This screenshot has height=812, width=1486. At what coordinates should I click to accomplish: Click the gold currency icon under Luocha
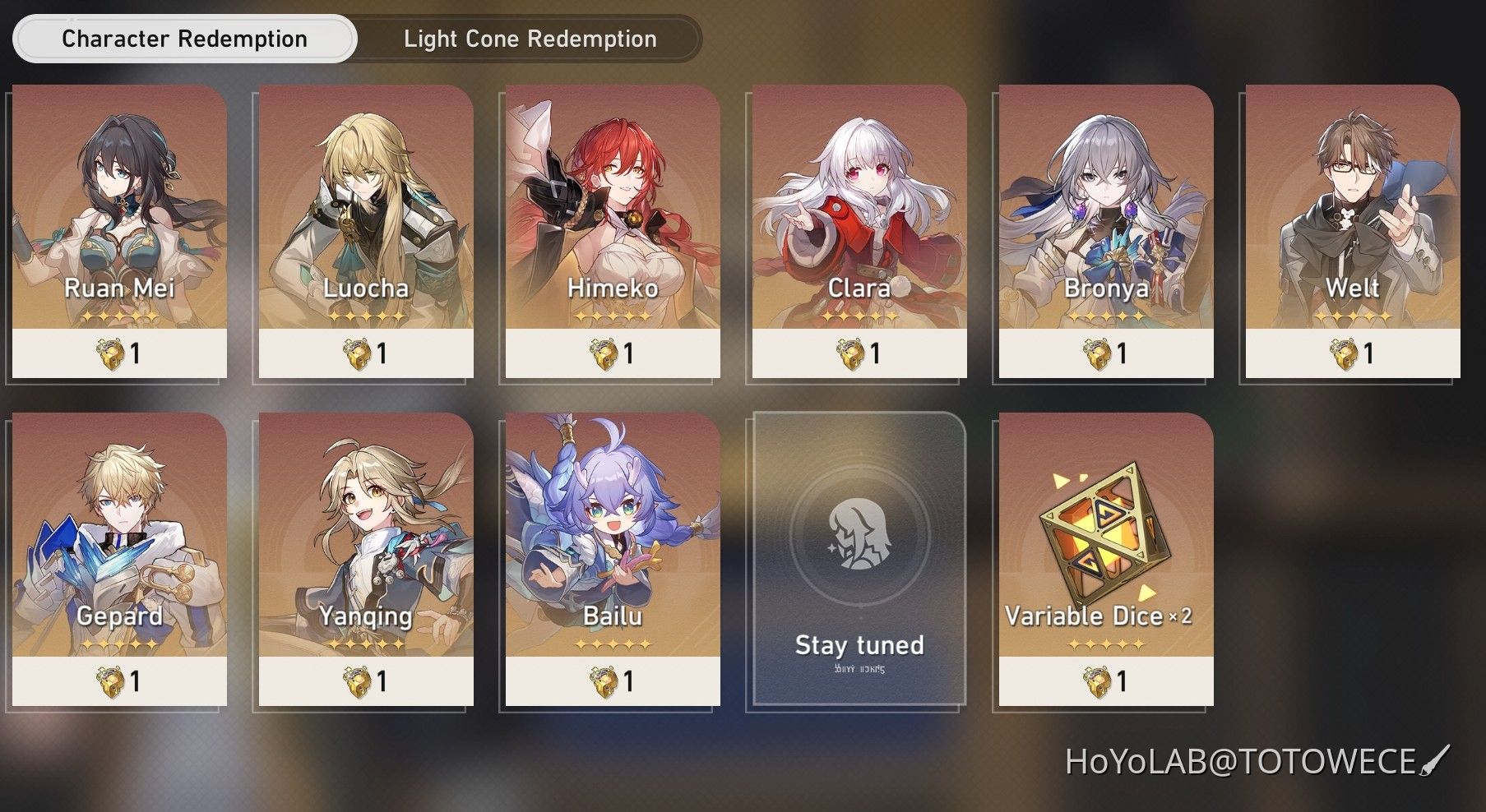point(357,352)
